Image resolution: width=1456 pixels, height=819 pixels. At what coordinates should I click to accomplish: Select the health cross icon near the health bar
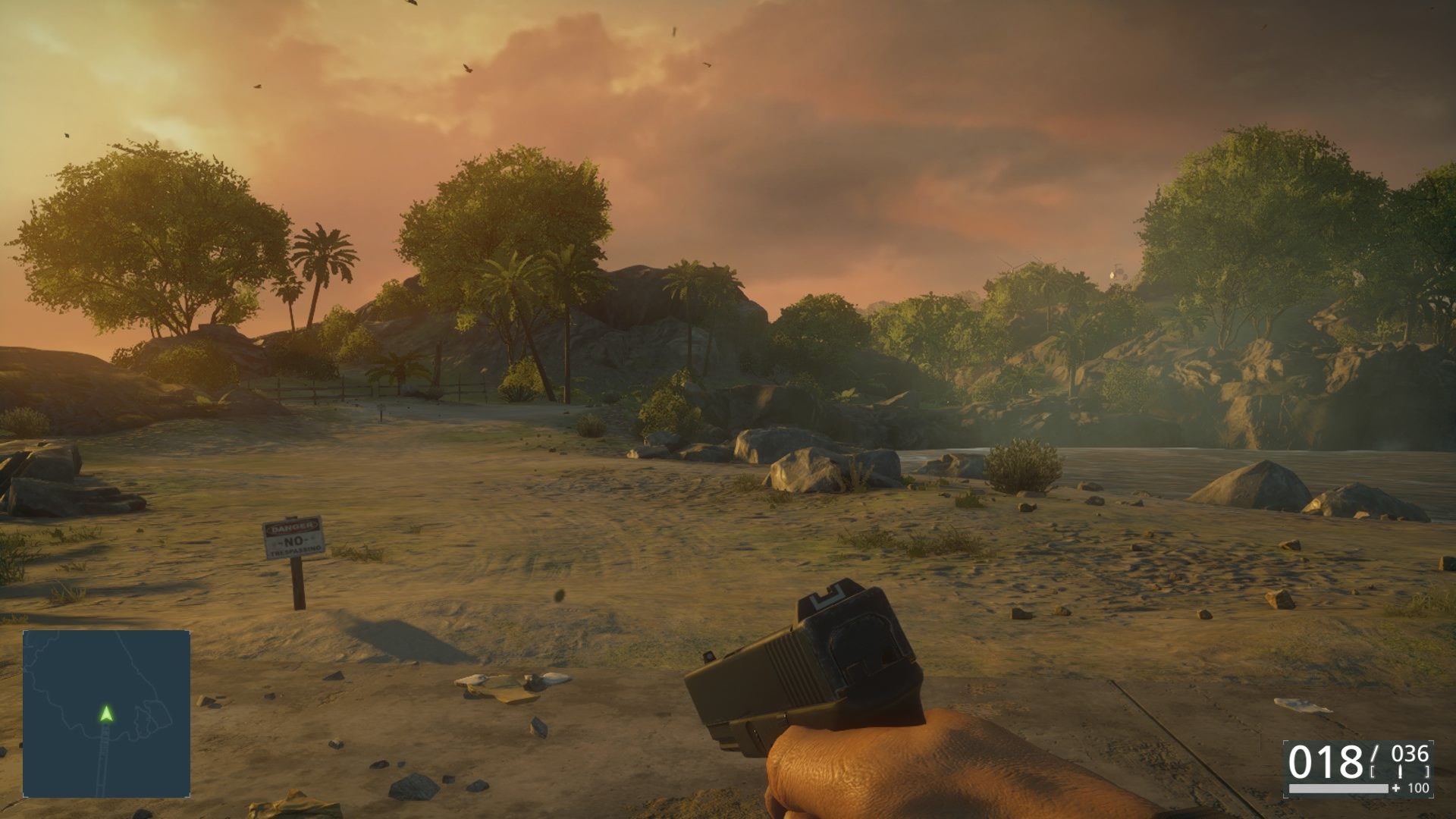[x=1396, y=789]
